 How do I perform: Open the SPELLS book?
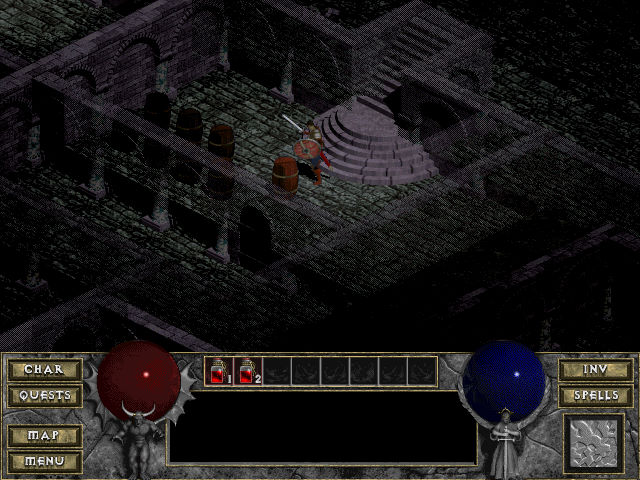coord(595,395)
